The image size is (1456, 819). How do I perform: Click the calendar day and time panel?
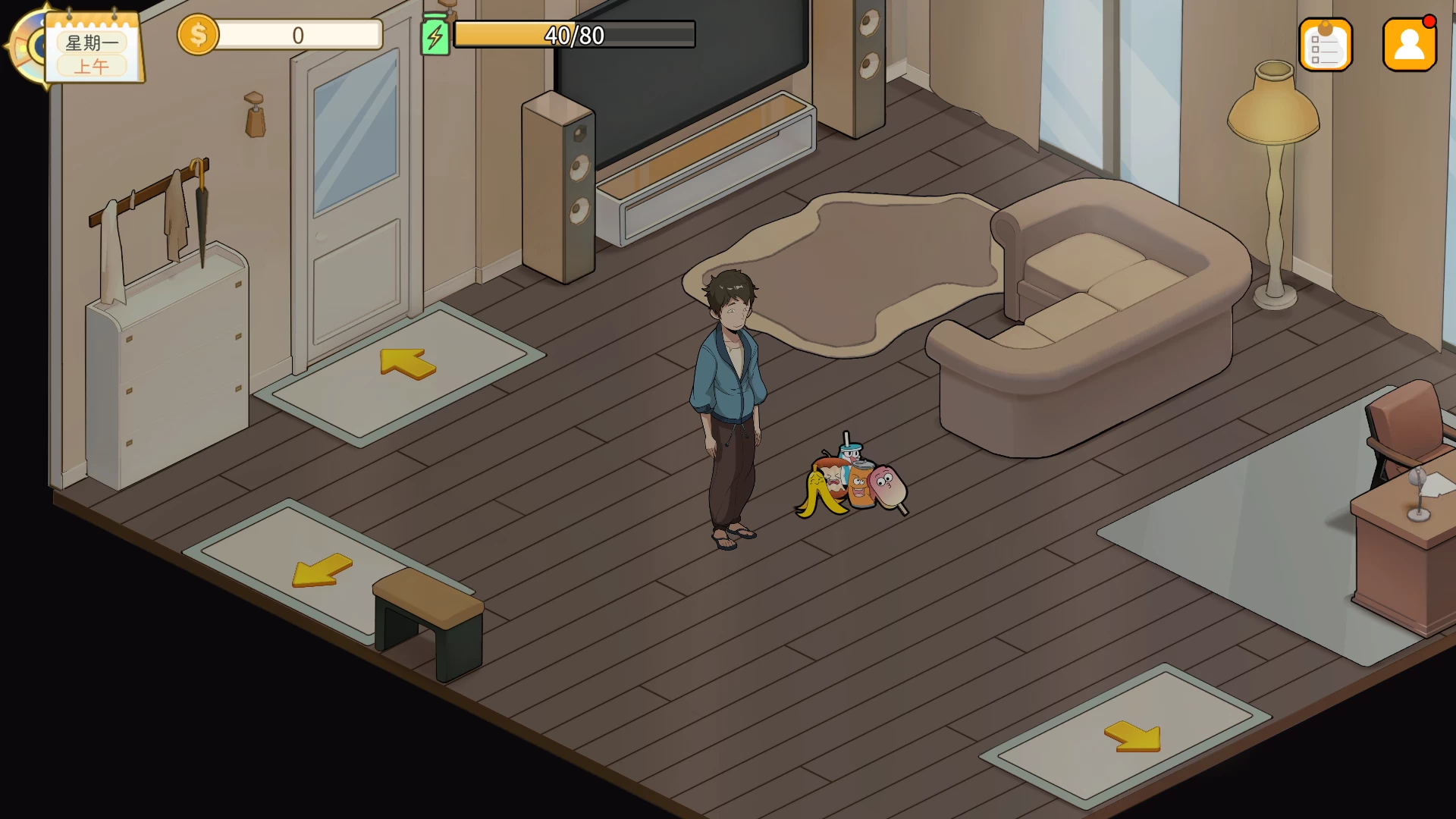[93, 48]
